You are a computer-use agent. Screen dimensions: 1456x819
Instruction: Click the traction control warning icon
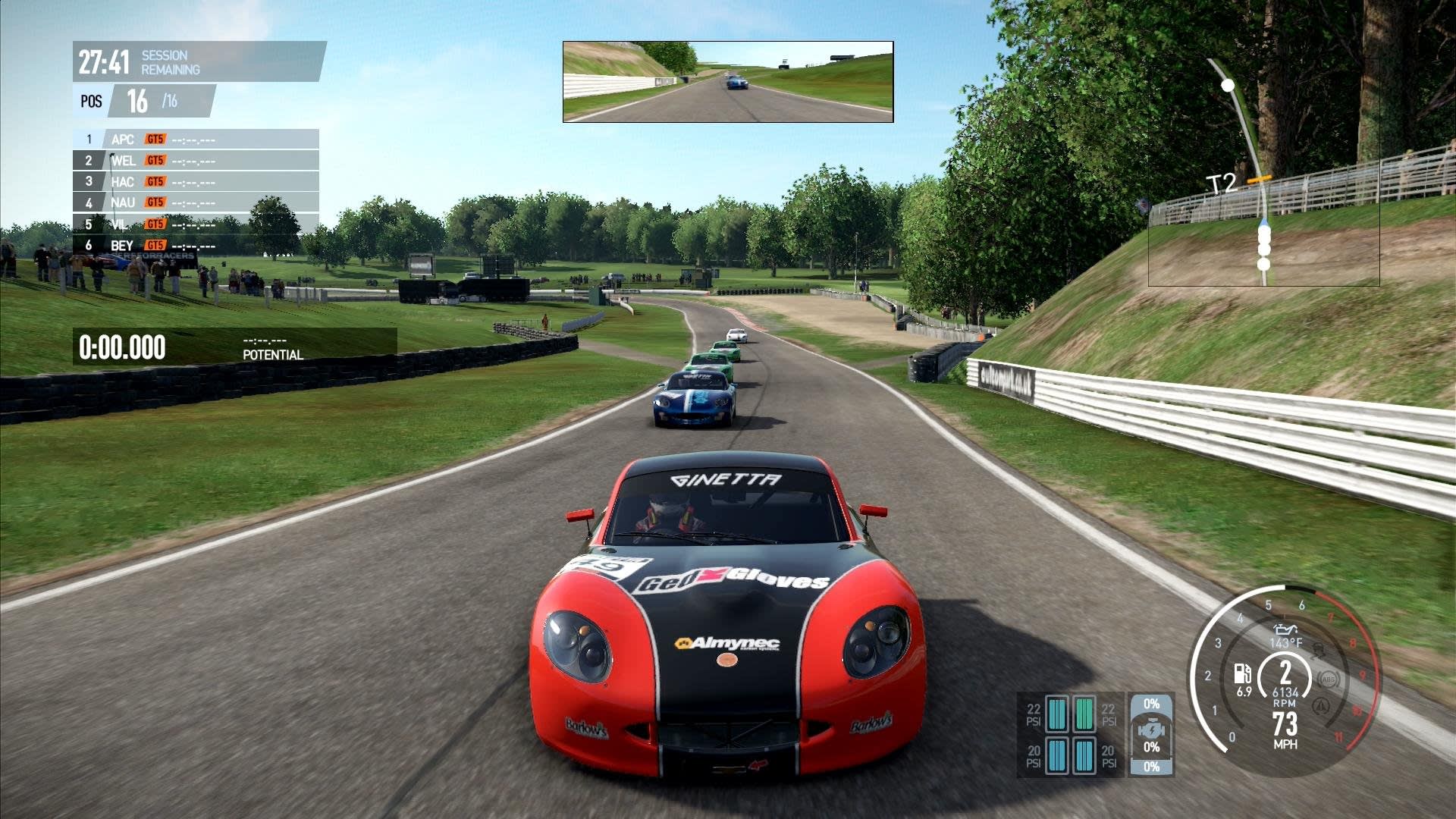(1319, 651)
